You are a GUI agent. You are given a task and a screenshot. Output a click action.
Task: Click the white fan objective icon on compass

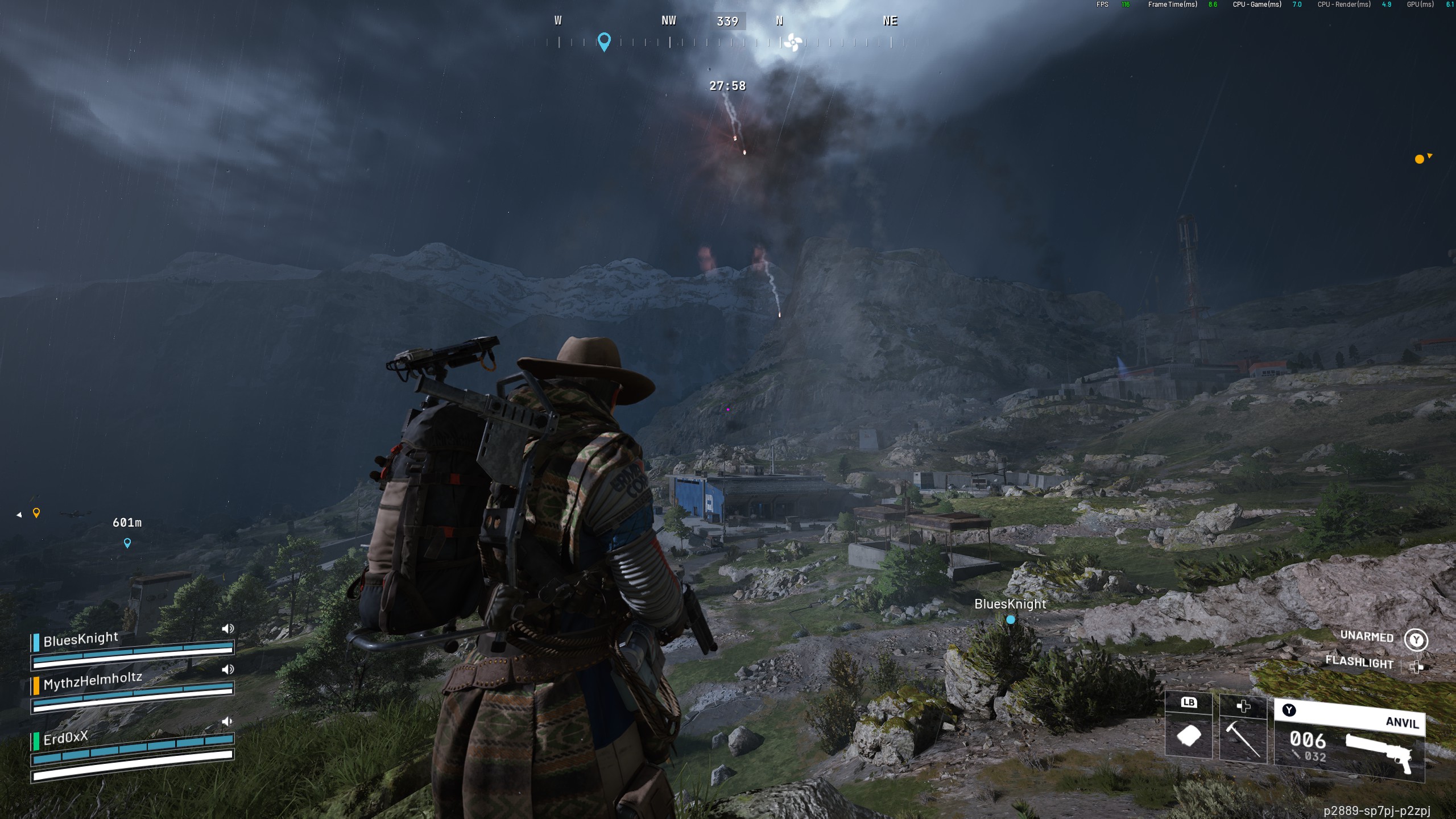coord(793,42)
